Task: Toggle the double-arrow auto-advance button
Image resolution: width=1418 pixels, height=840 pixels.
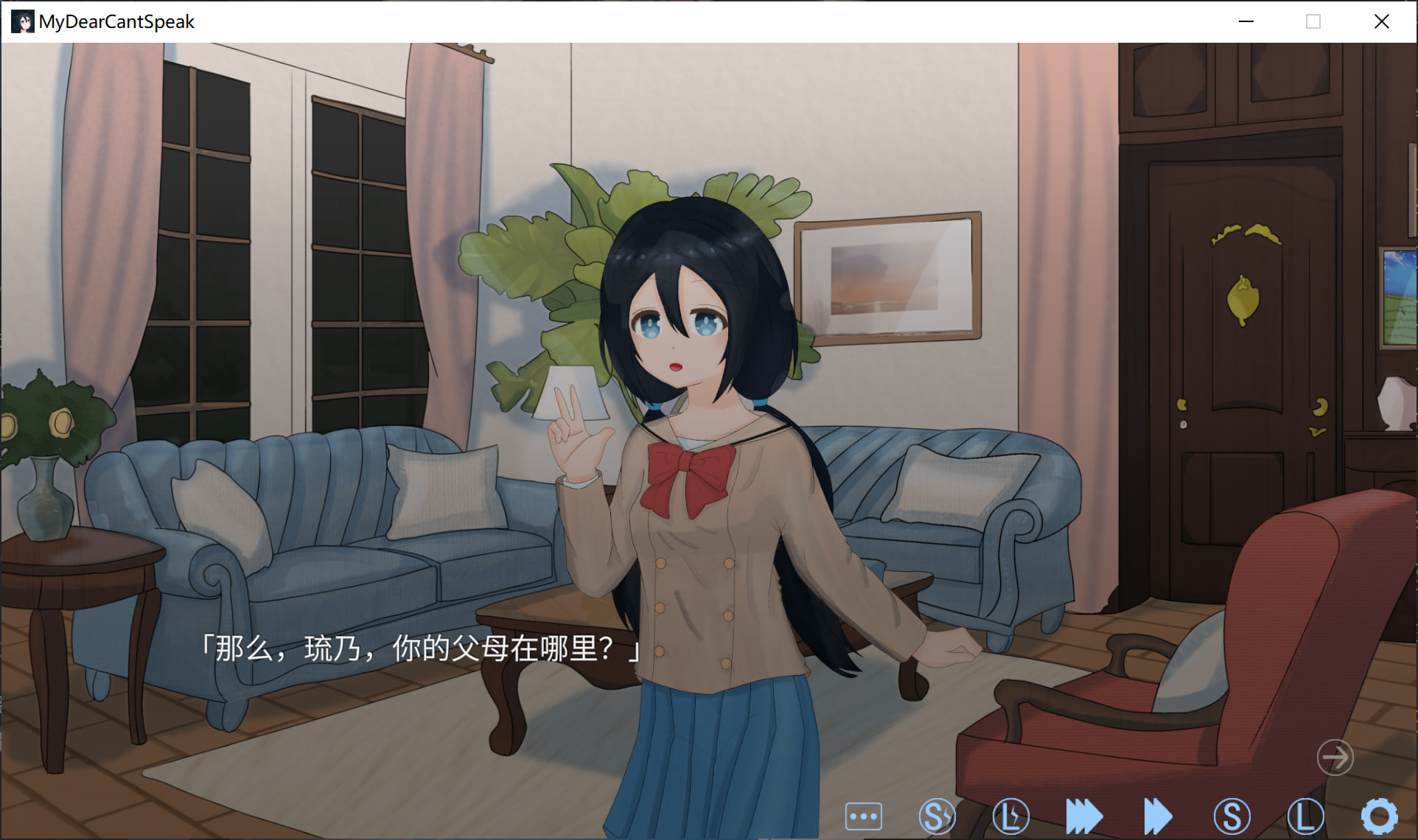Action: click(1158, 816)
